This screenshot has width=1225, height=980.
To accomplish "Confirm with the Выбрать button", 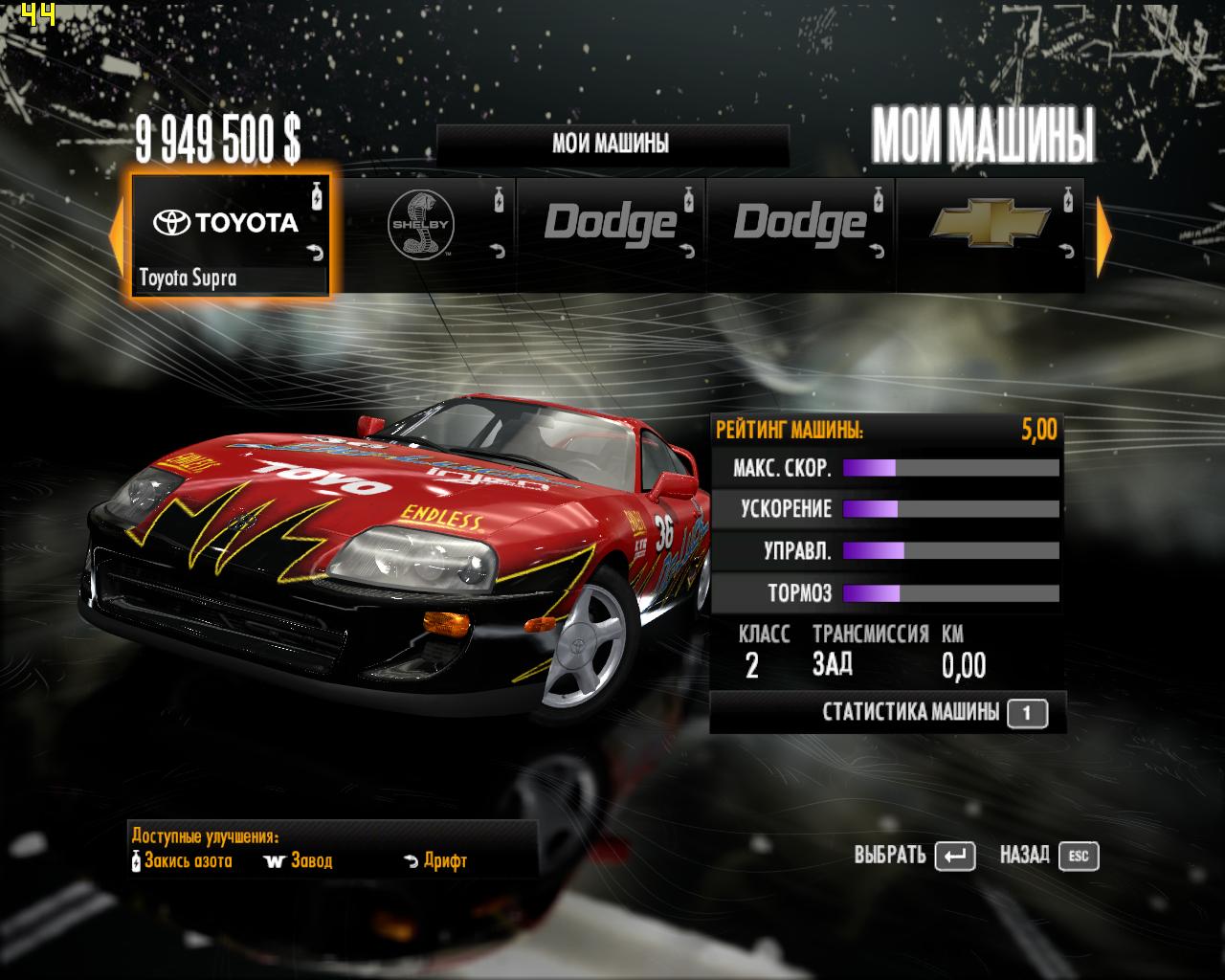I will click(x=914, y=856).
